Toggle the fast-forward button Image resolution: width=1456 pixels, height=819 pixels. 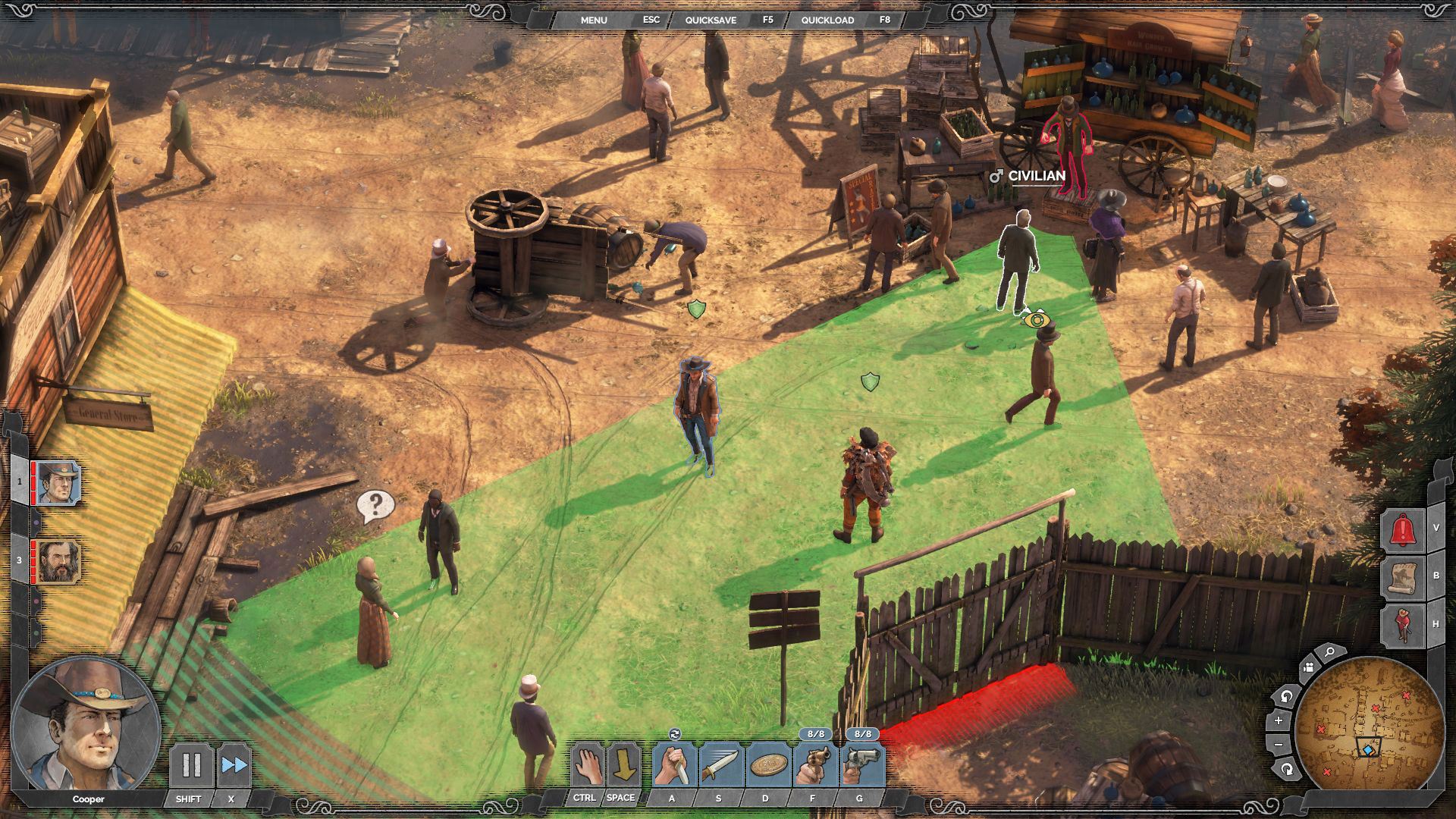(x=234, y=765)
